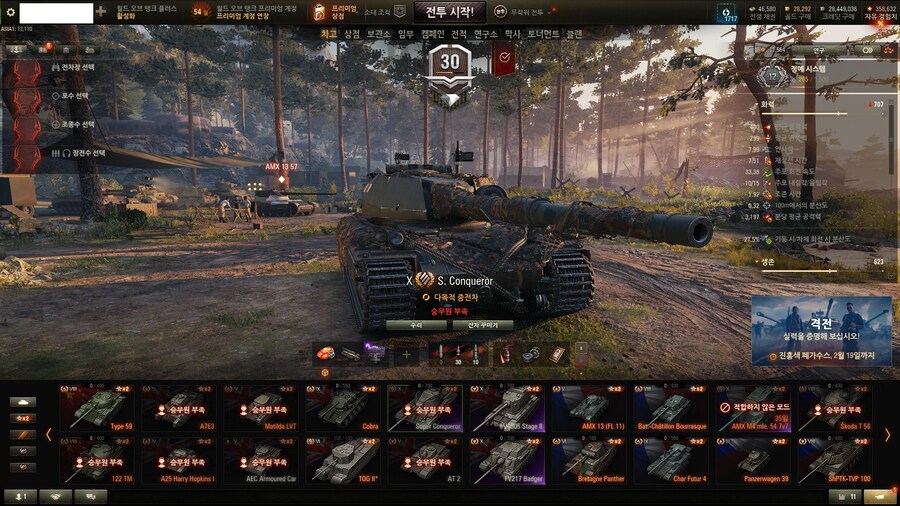This screenshot has height=506, width=900.
Task: Open the 격전 event banner
Action: 821,330
